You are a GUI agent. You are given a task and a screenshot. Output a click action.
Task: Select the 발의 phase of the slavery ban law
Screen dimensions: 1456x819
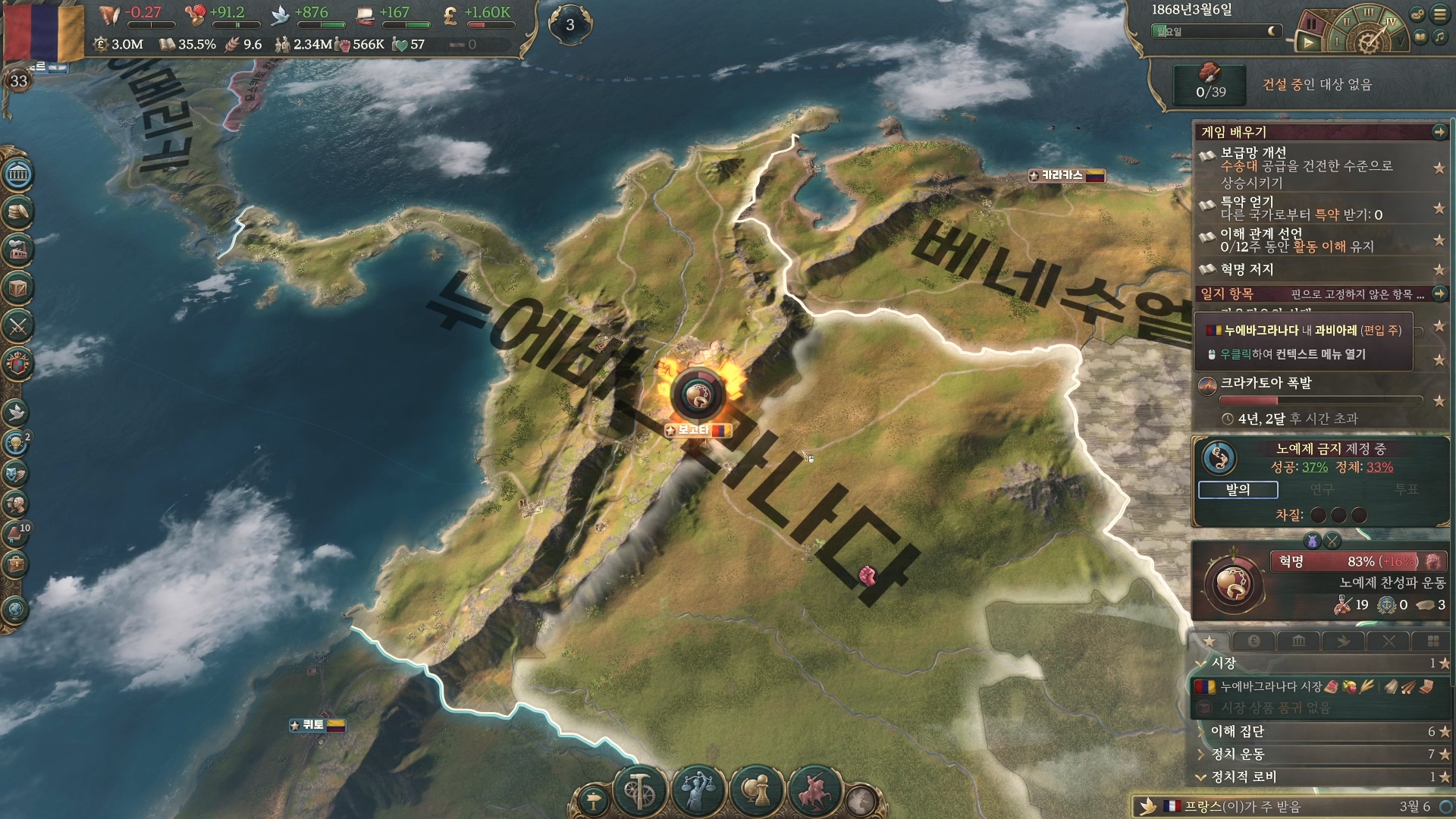pyautogui.click(x=1238, y=490)
